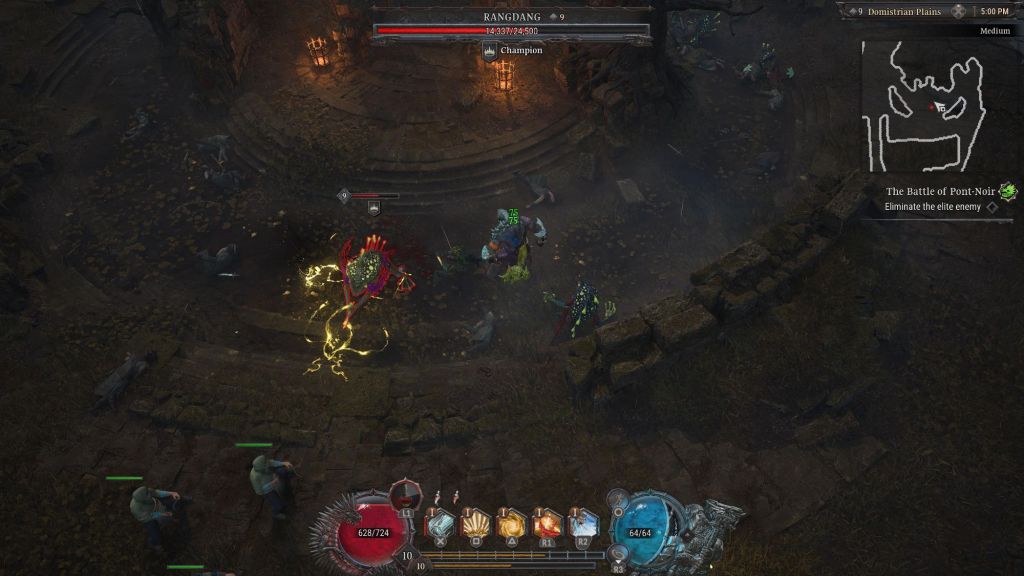Select the running figure icon above mana orb

[x=619, y=497]
